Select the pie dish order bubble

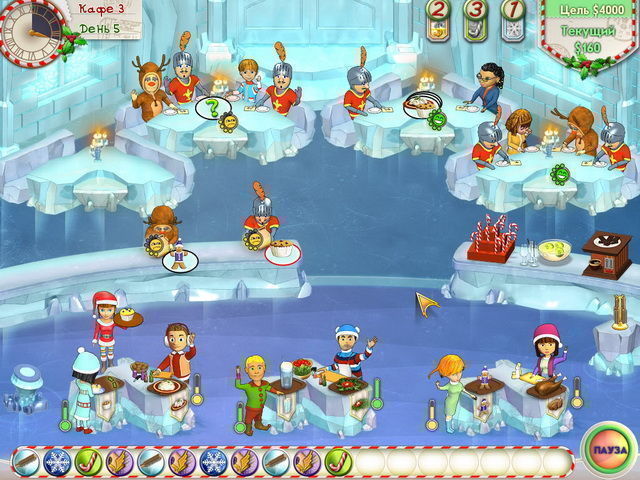coord(419,103)
